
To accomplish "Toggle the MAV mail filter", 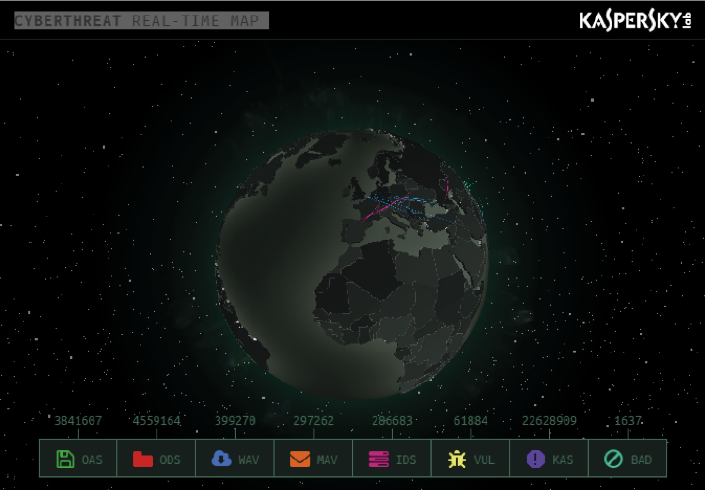I will [x=313, y=459].
